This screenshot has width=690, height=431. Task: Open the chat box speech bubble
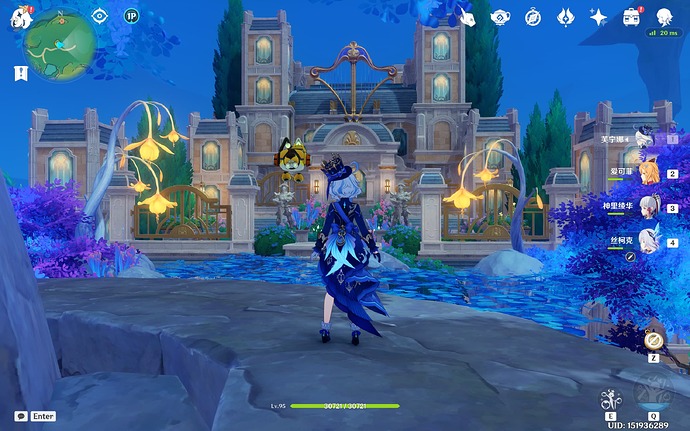(20, 416)
